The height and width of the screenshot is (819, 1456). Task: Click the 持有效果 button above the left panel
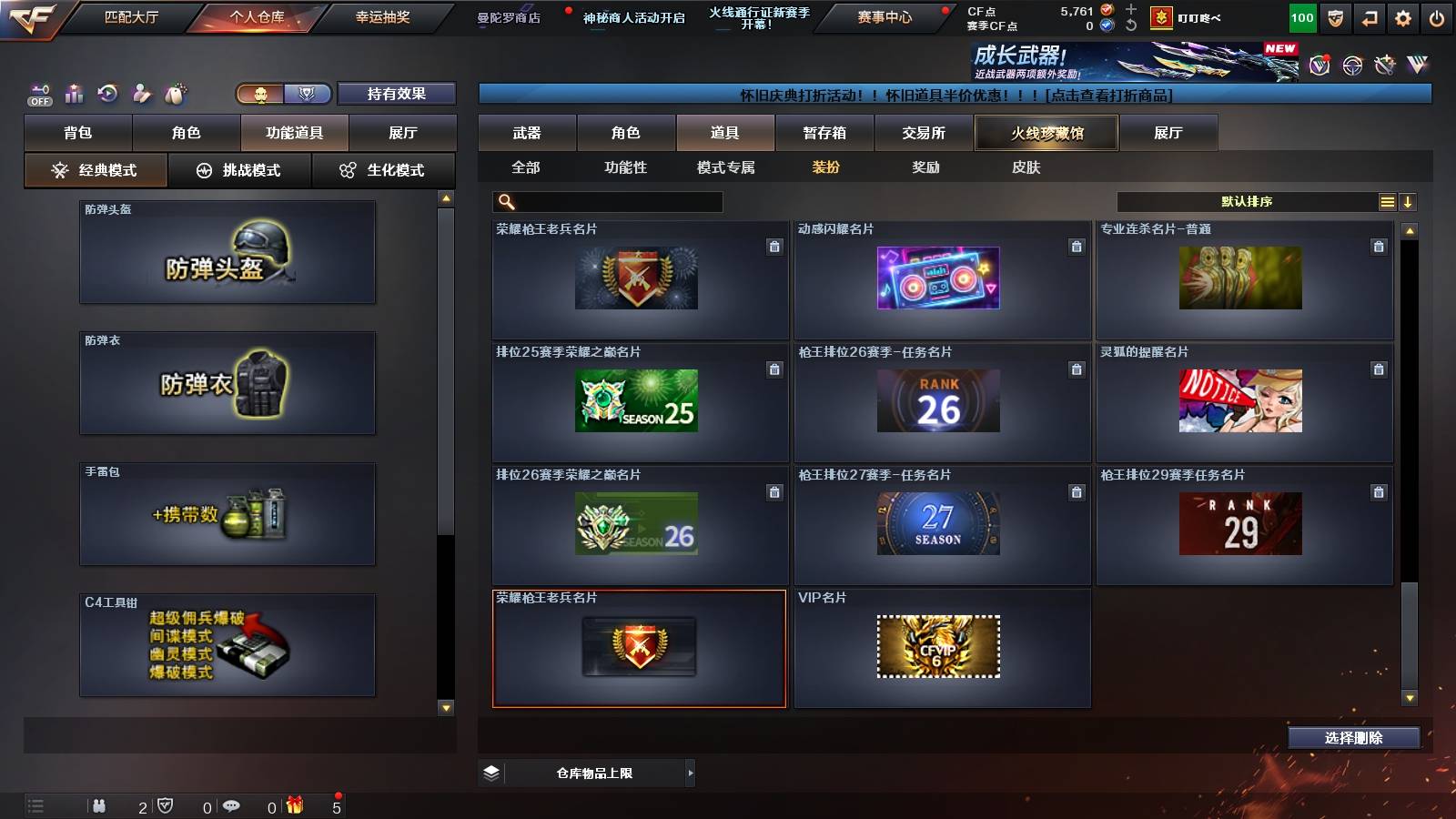tap(397, 94)
